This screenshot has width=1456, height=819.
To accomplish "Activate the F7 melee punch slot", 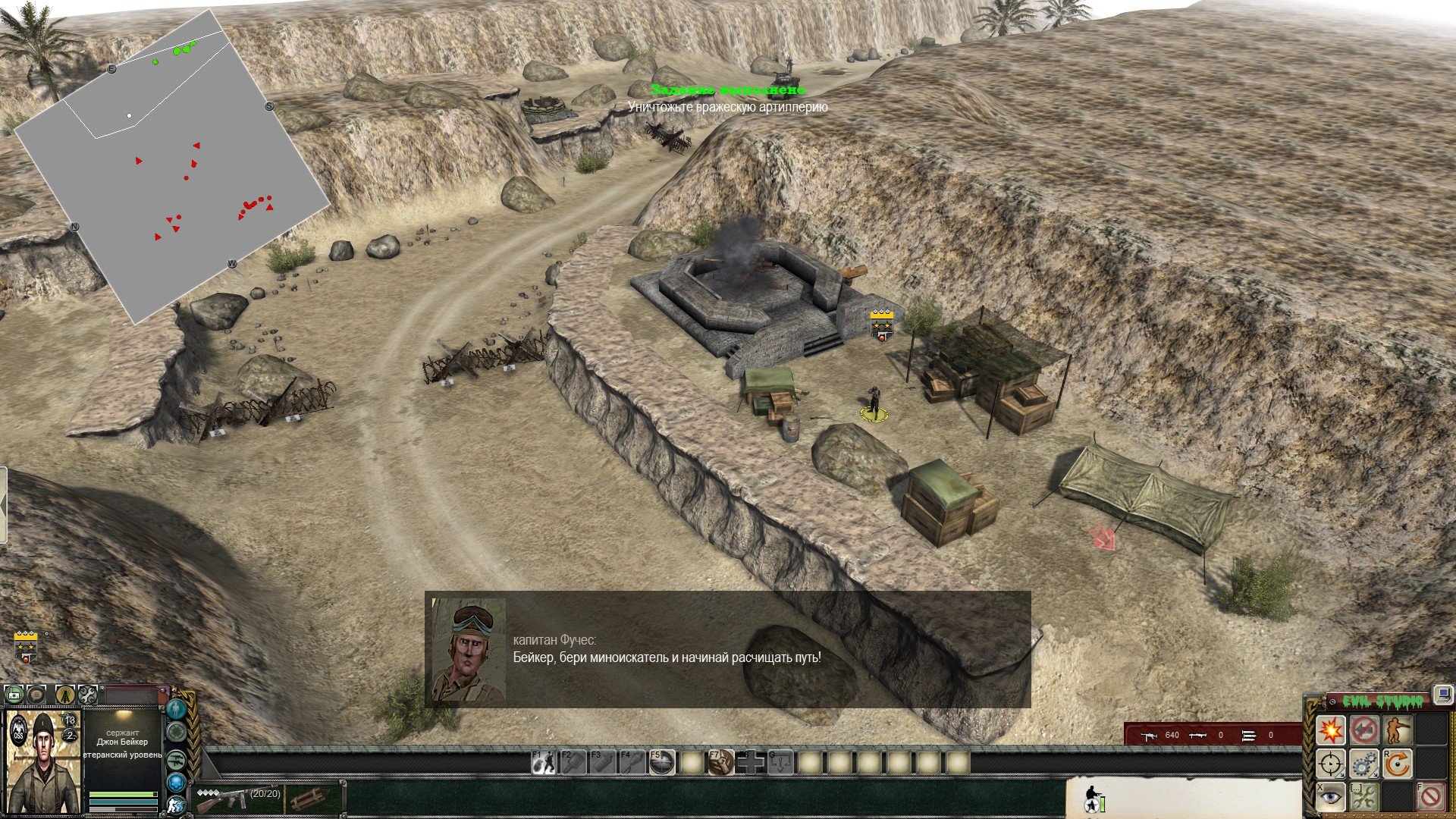I will tap(721, 762).
